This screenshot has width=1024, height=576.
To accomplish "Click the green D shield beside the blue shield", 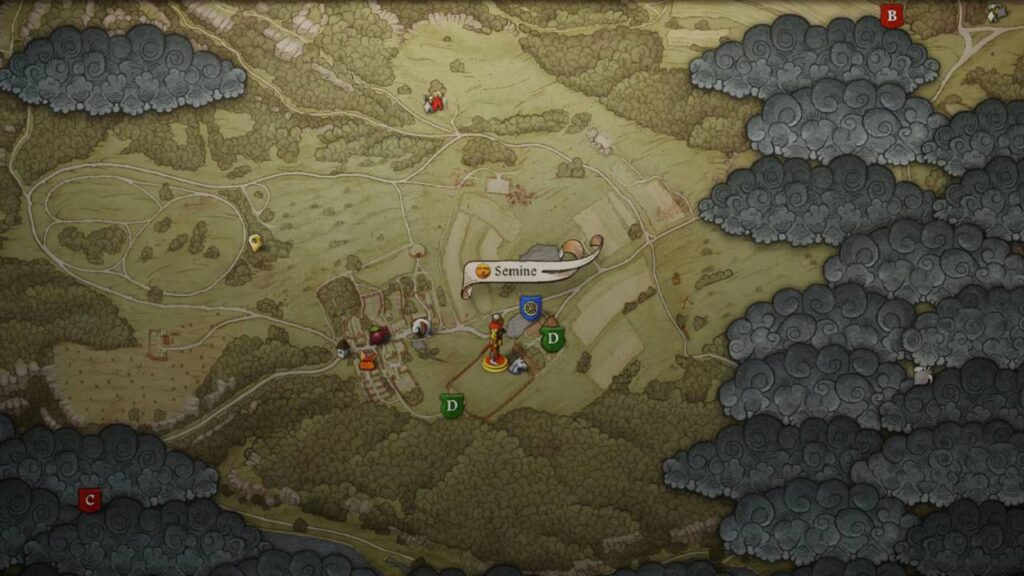I will point(551,339).
